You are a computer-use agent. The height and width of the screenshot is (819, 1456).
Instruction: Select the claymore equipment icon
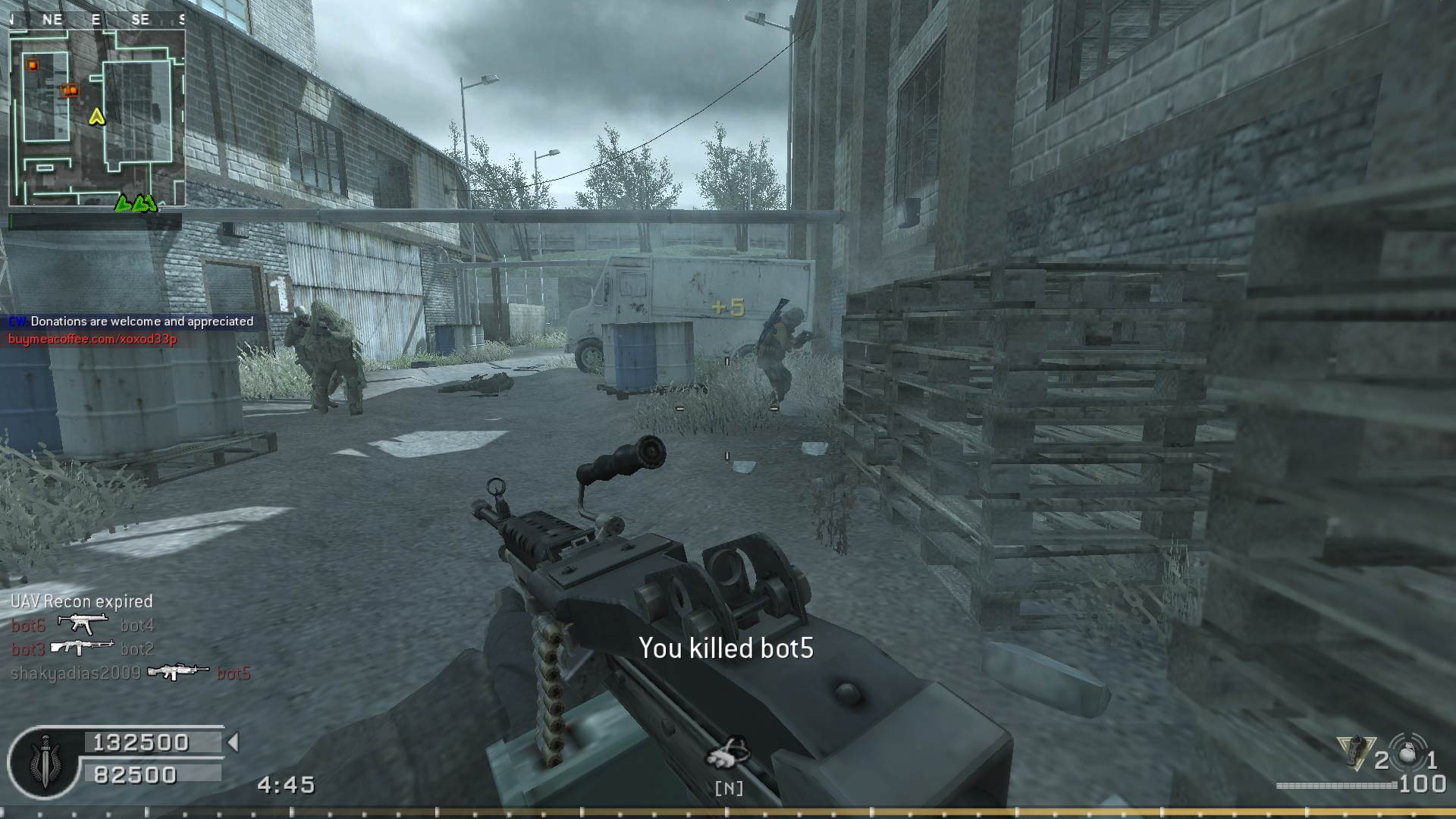point(1356,753)
